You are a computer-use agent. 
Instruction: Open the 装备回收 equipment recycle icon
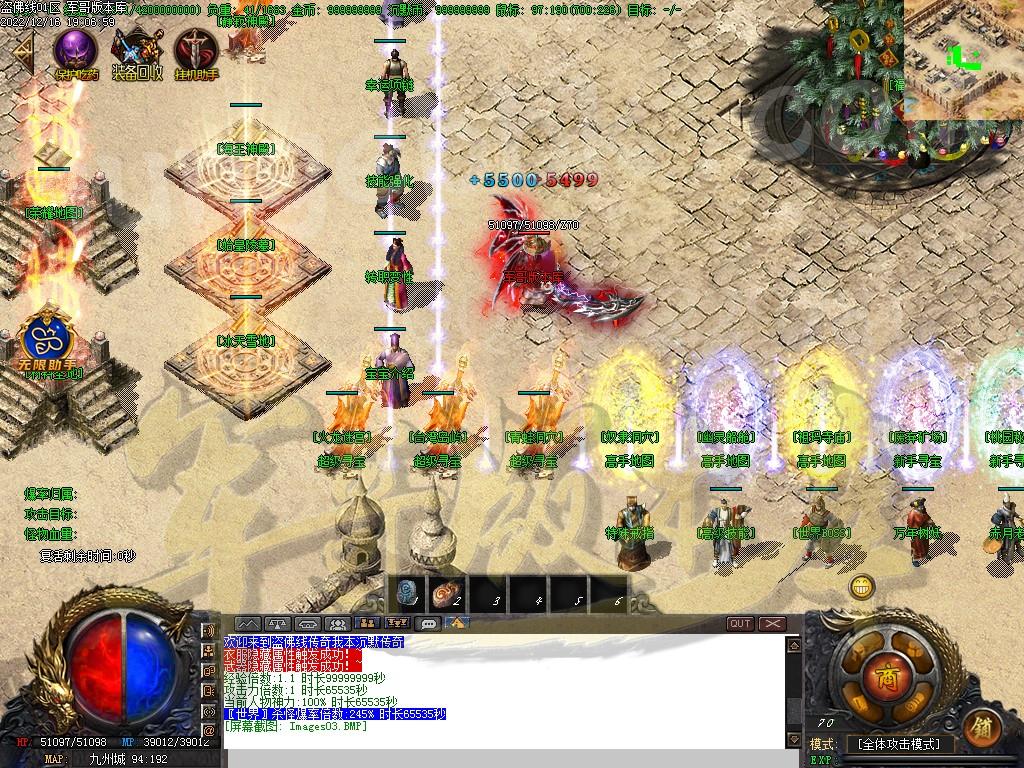[x=136, y=51]
